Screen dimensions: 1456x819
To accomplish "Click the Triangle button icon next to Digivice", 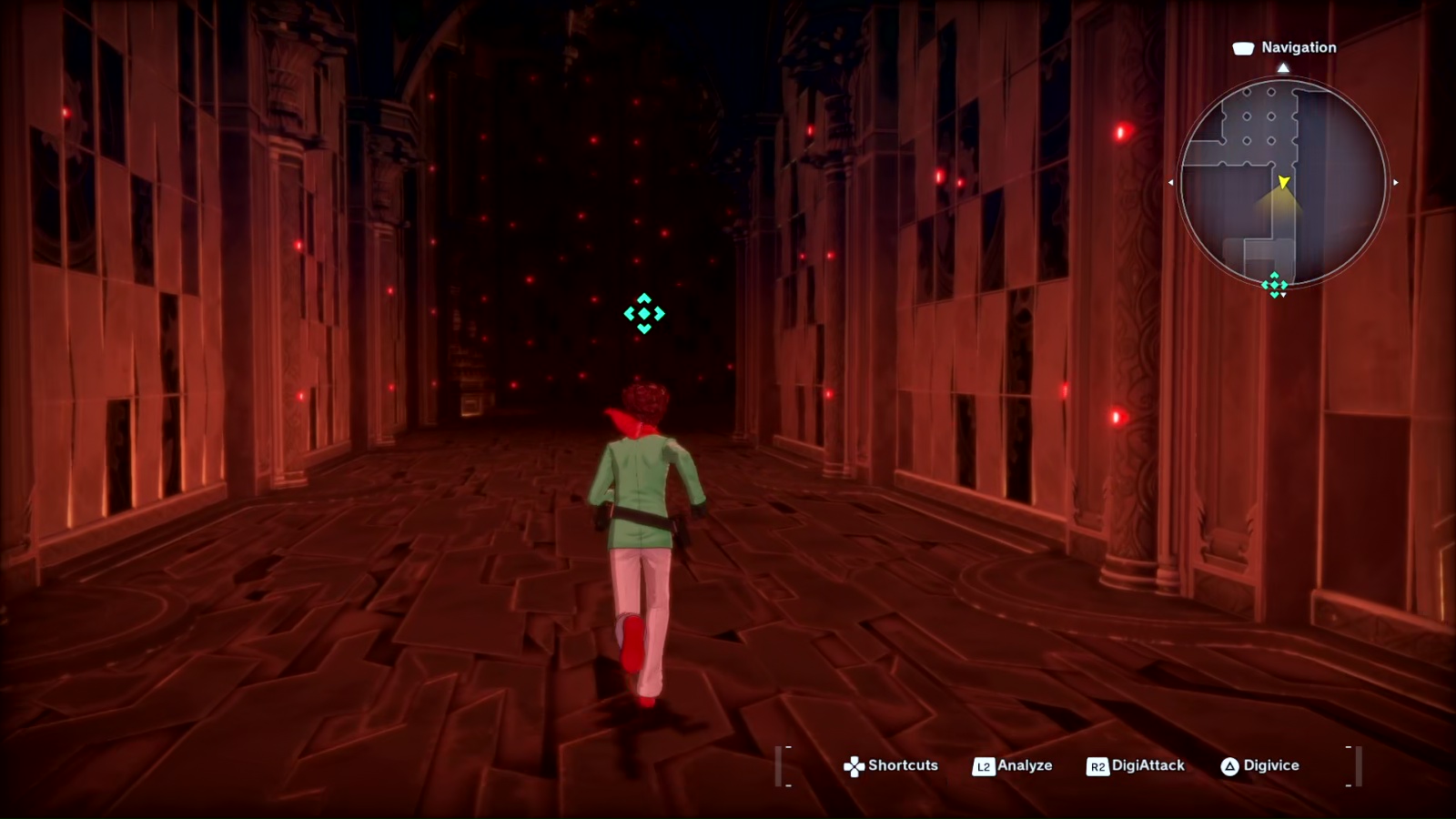I will [x=1230, y=765].
